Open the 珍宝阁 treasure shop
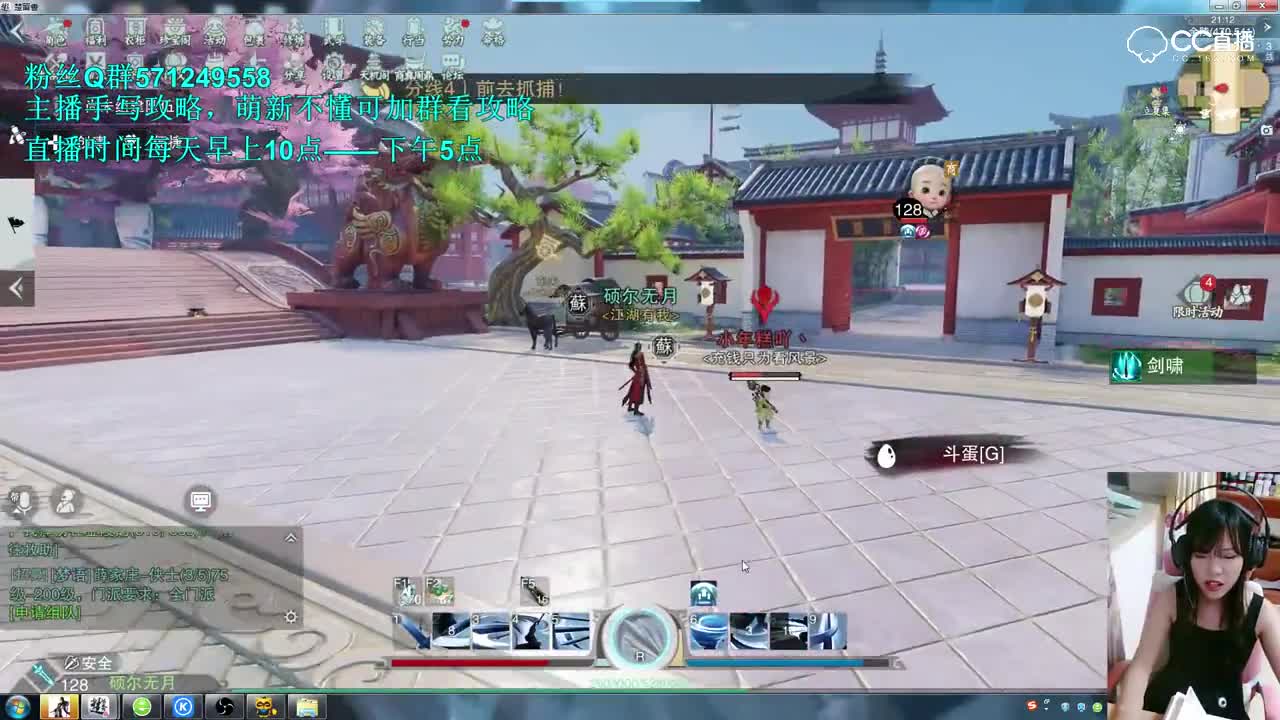The image size is (1280, 720). 176,32
